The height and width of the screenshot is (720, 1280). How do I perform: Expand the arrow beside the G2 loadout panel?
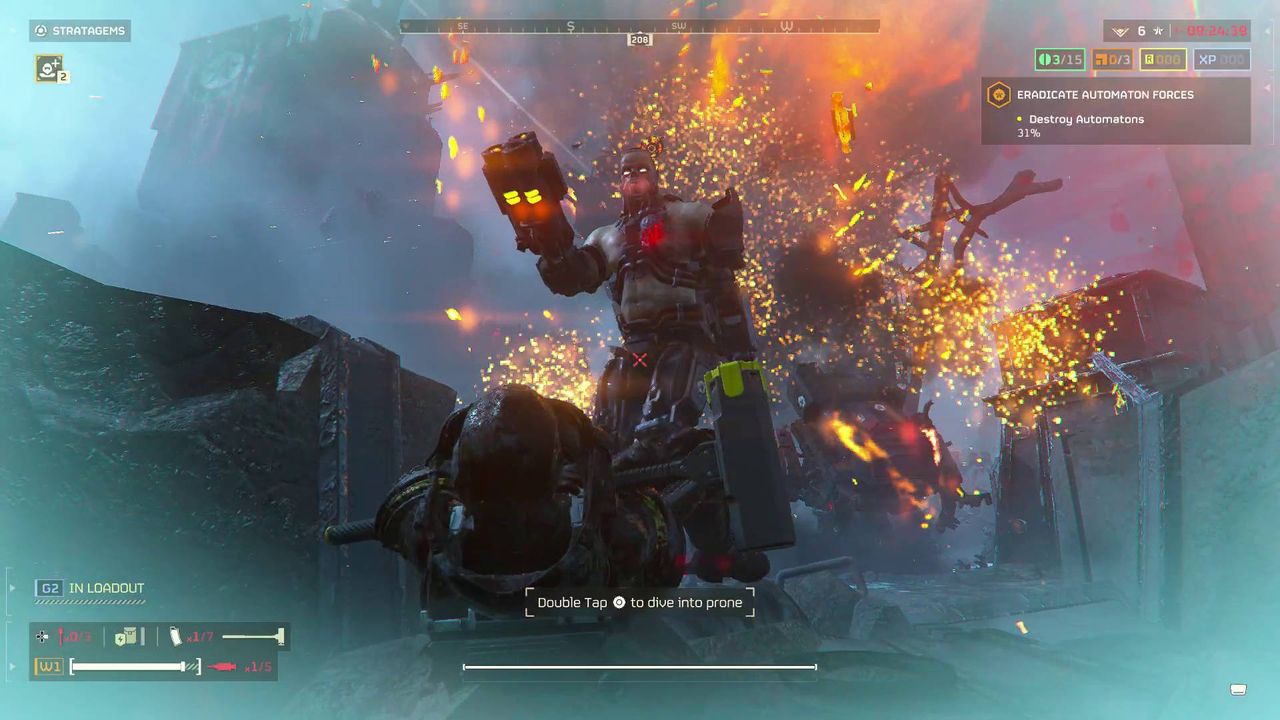(12, 588)
